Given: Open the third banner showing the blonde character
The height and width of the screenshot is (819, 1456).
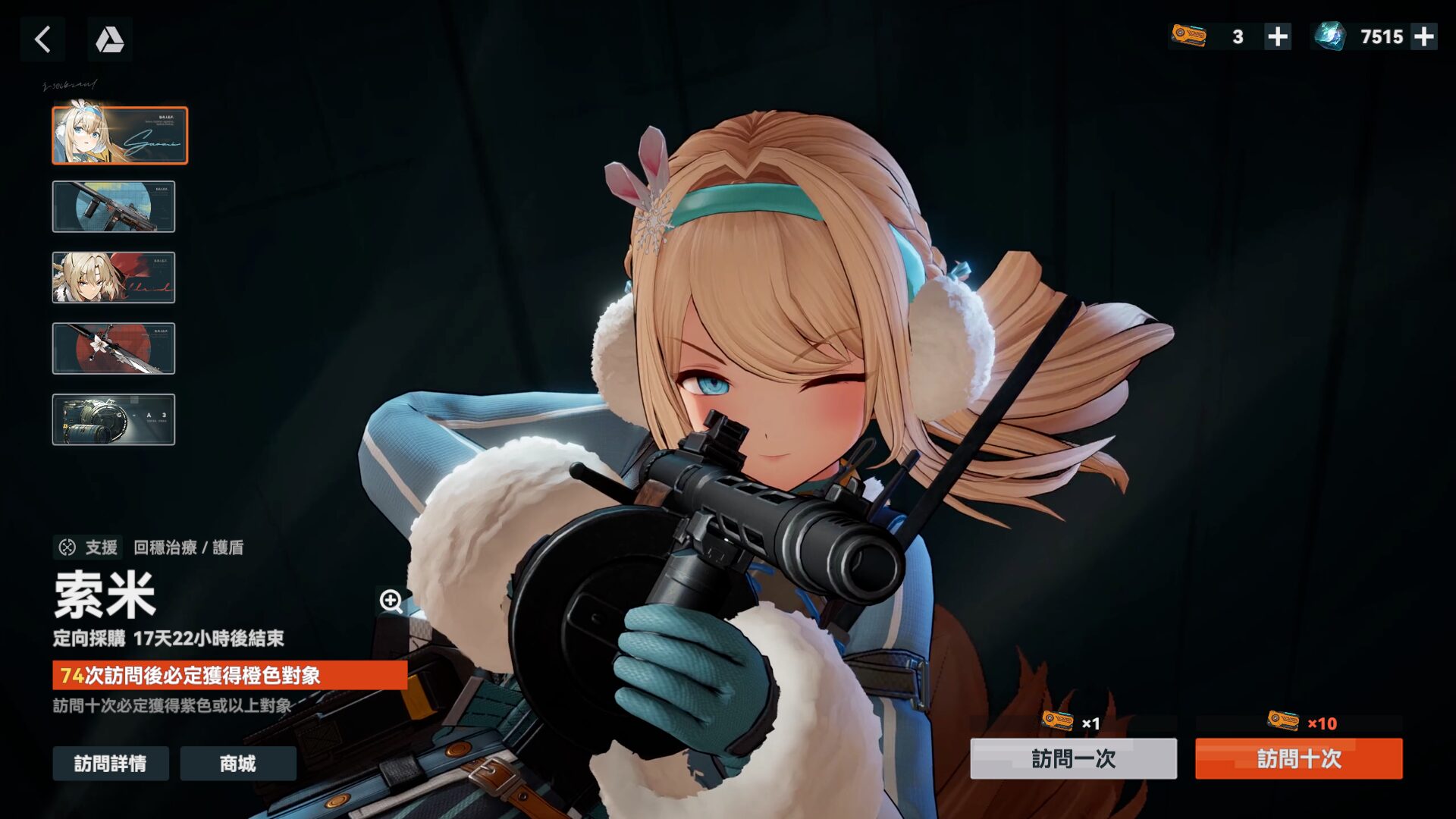Looking at the screenshot, I should pyautogui.click(x=113, y=278).
